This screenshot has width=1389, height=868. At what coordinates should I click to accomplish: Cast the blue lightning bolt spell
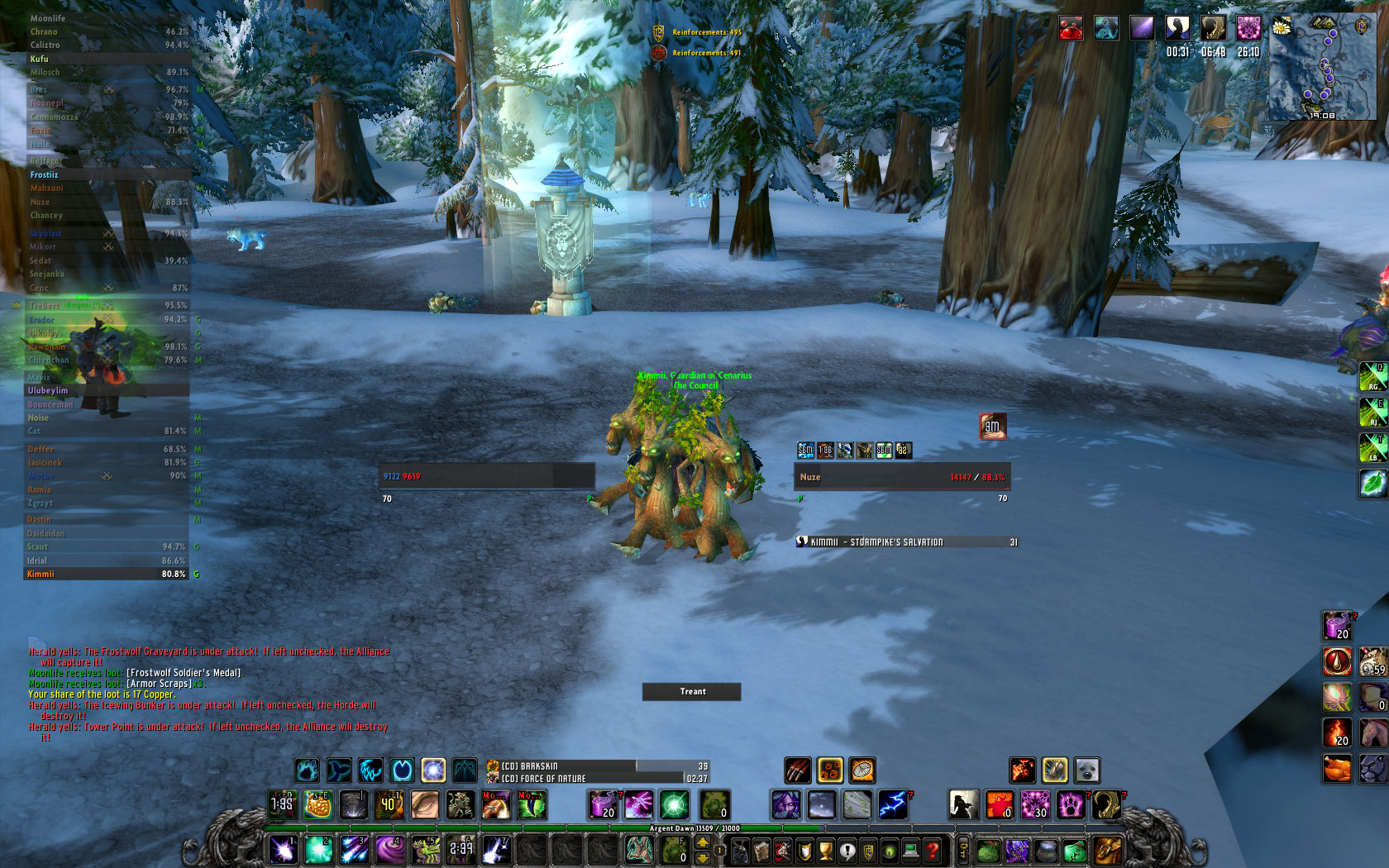pyautogui.click(x=893, y=804)
